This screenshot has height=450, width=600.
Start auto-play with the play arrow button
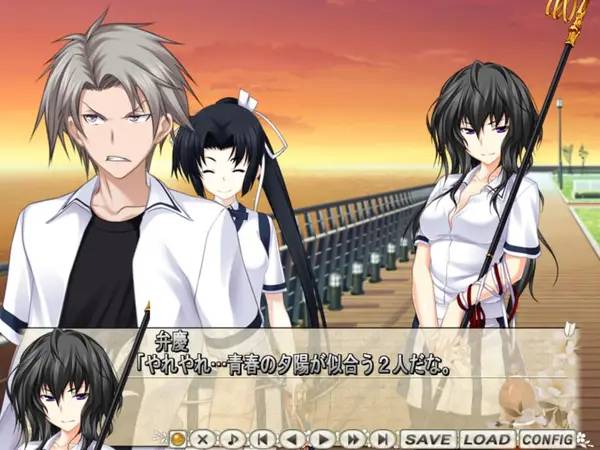point(322,439)
